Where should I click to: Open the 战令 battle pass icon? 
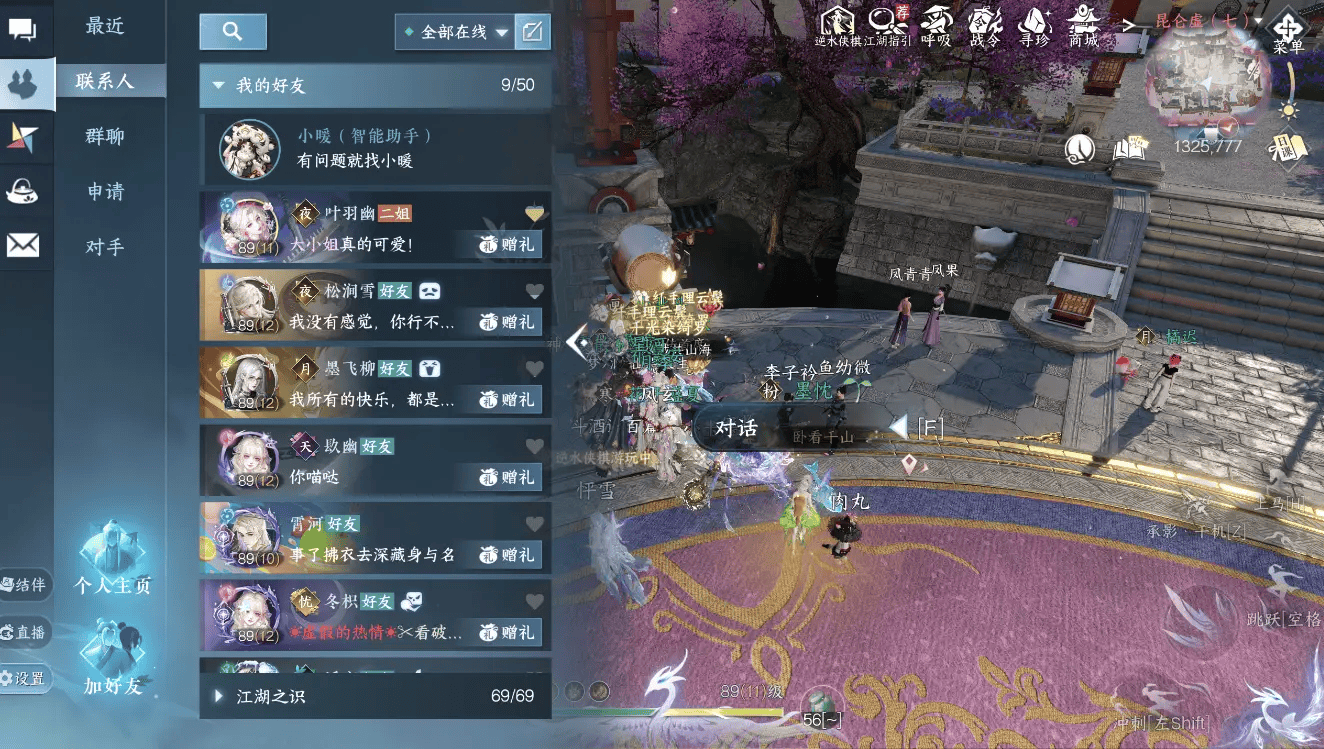click(985, 25)
